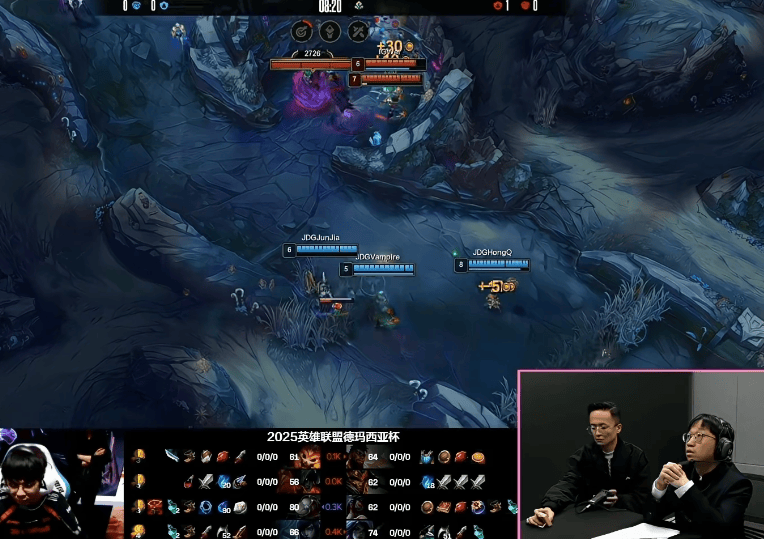The height and width of the screenshot is (539, 764).
Task: Click the champion portrait beside the 74 creep score
Action: 356,531
